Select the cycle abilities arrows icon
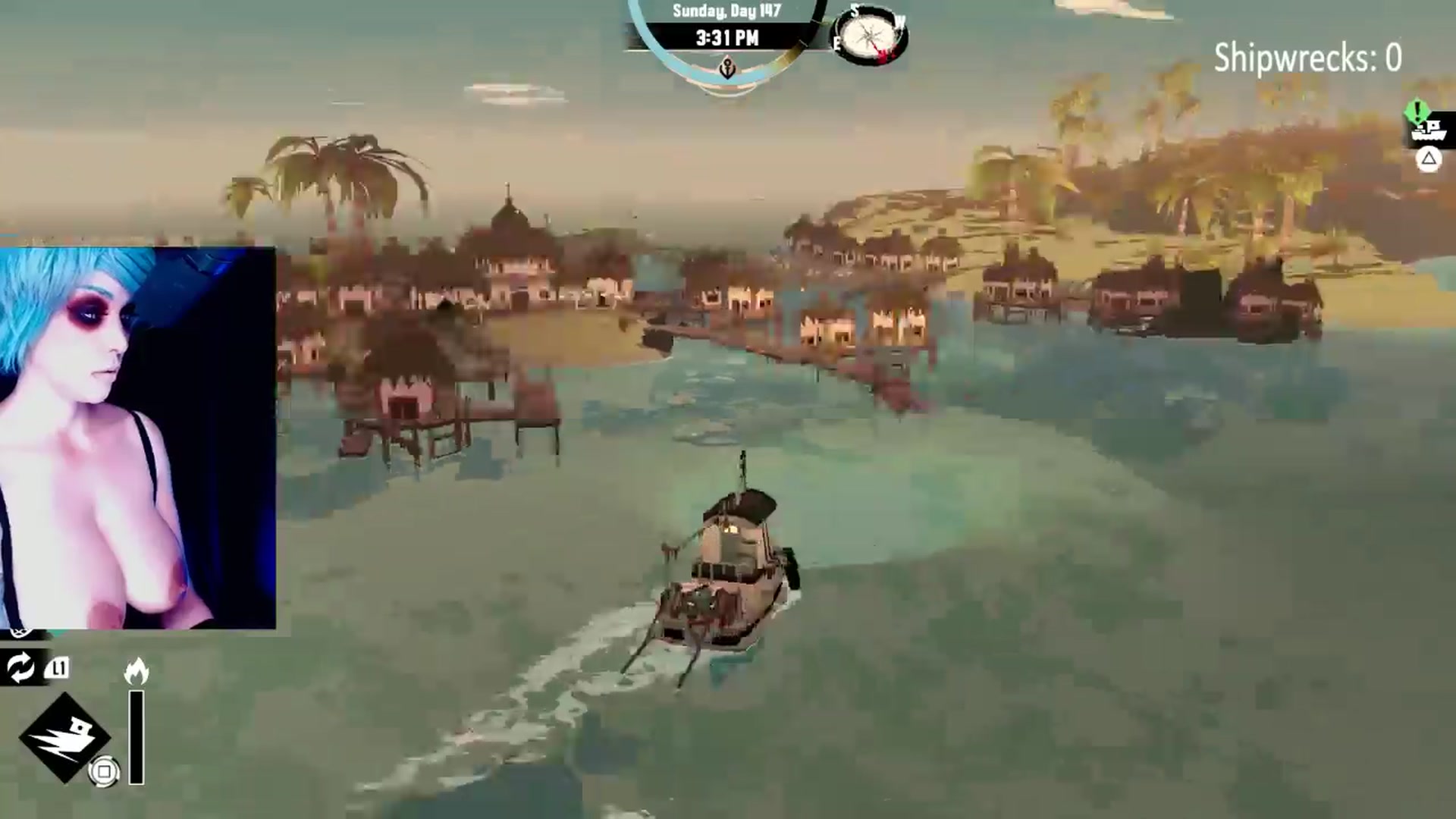 (x=20, y=667)
